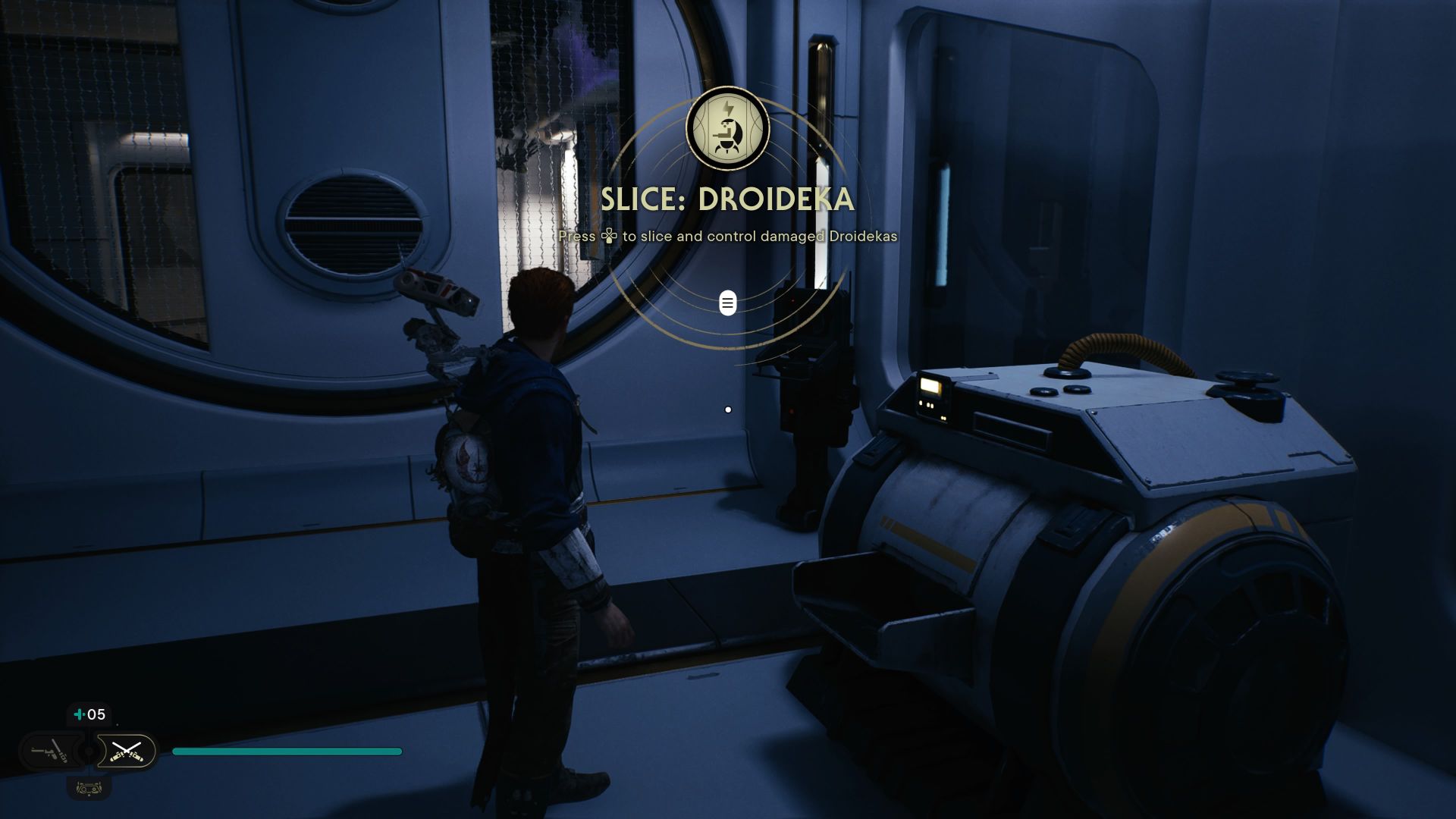Activate the BD-1 droid visor icon
Screen dimensions: 1456x819
[89, 789]
